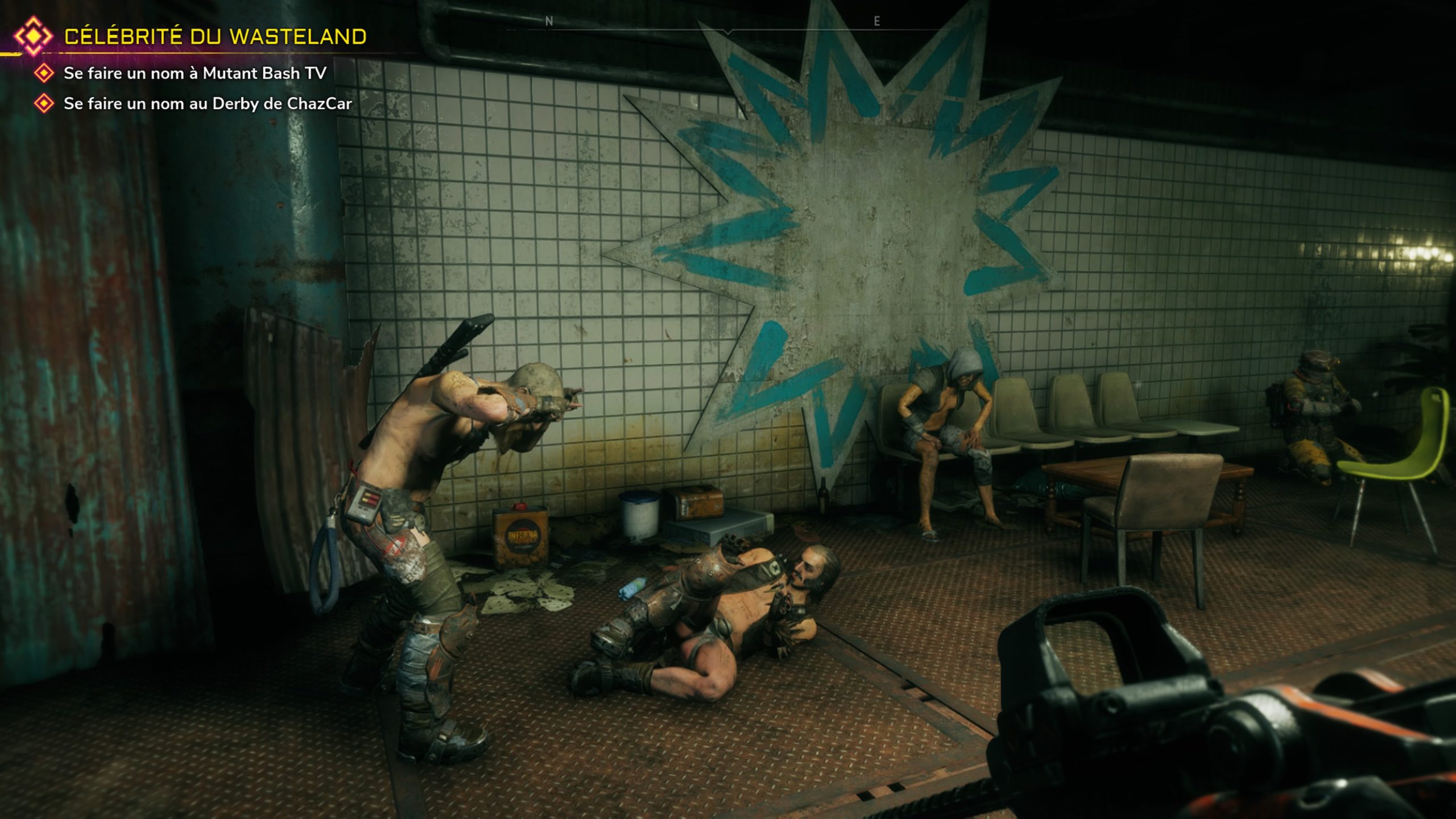The width and height of the screenshot is (1456, 819).
Task: Click the Mutant Bash TV objective
Action: coord(195,73)
